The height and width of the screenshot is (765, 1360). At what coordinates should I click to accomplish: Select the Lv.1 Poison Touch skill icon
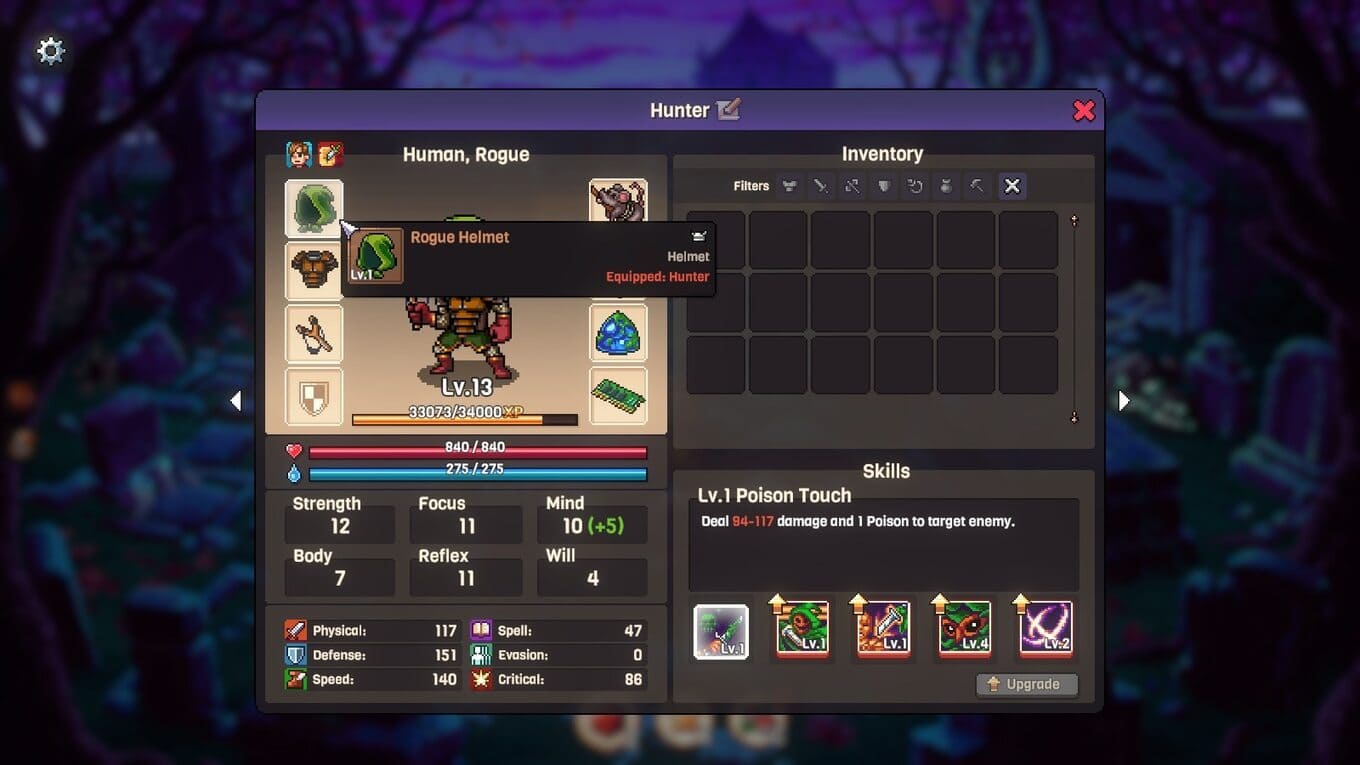pyautogui.click(x=721, y=631)
